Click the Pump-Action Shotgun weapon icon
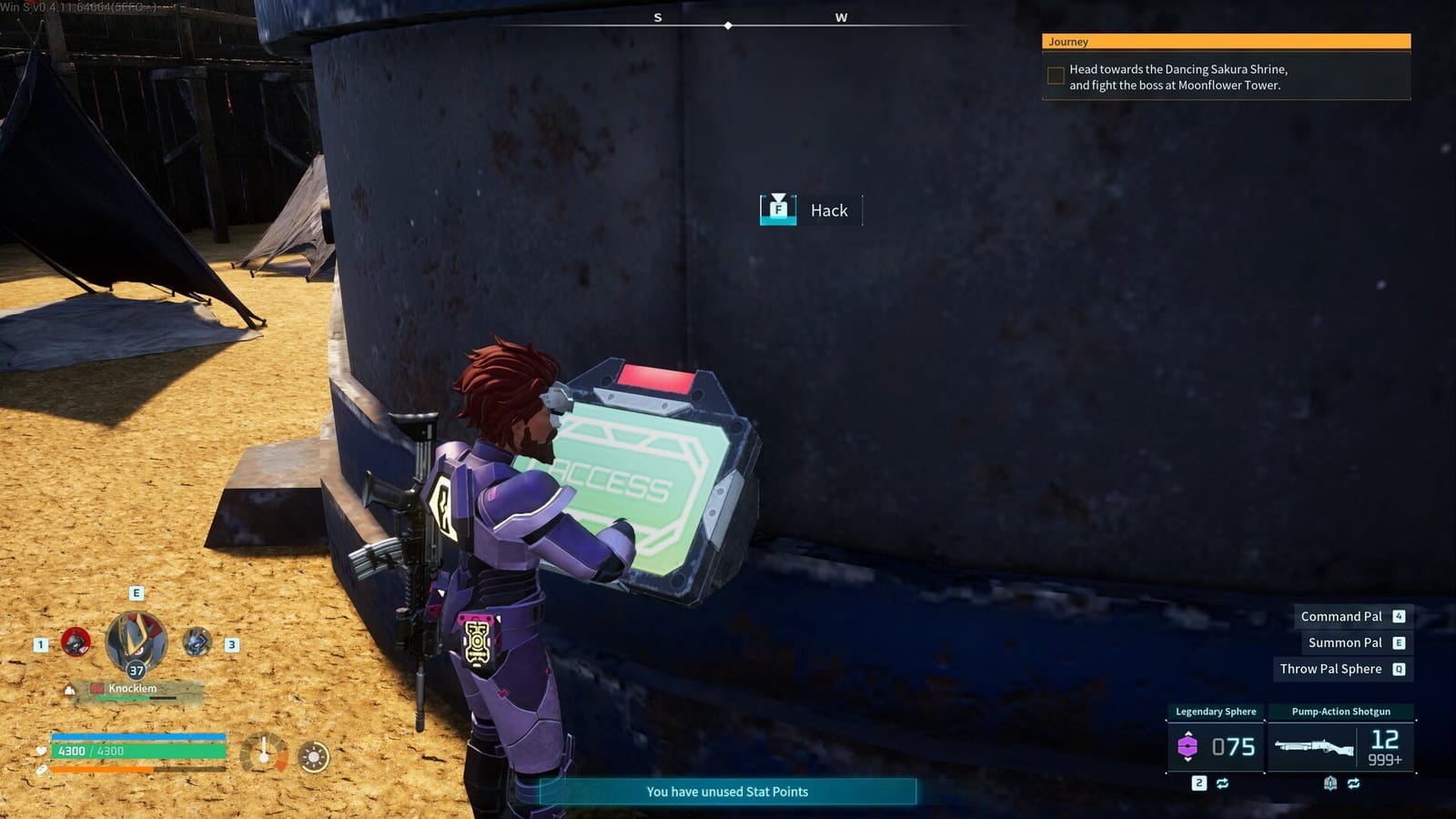Image resolution: width=1456 pixels, height=819 pixels. click(x=1314, y=746)
